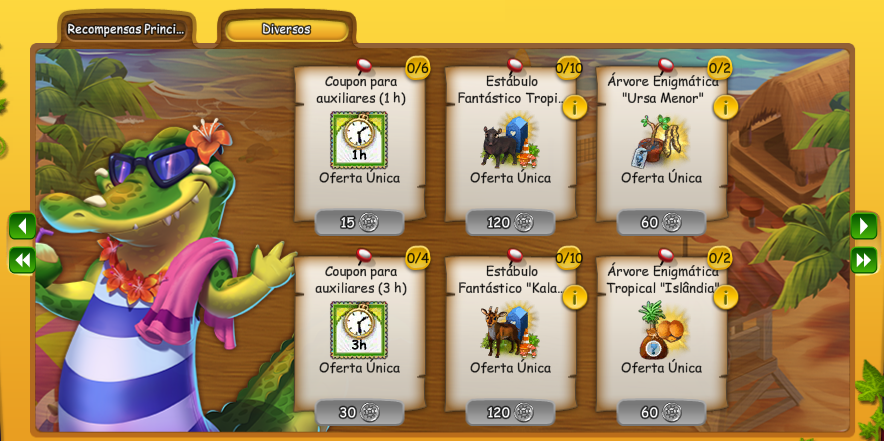Show info for Árvore "Ursa Menor"
This screenshot has width=884, height=441.
(x=725, y=107)
